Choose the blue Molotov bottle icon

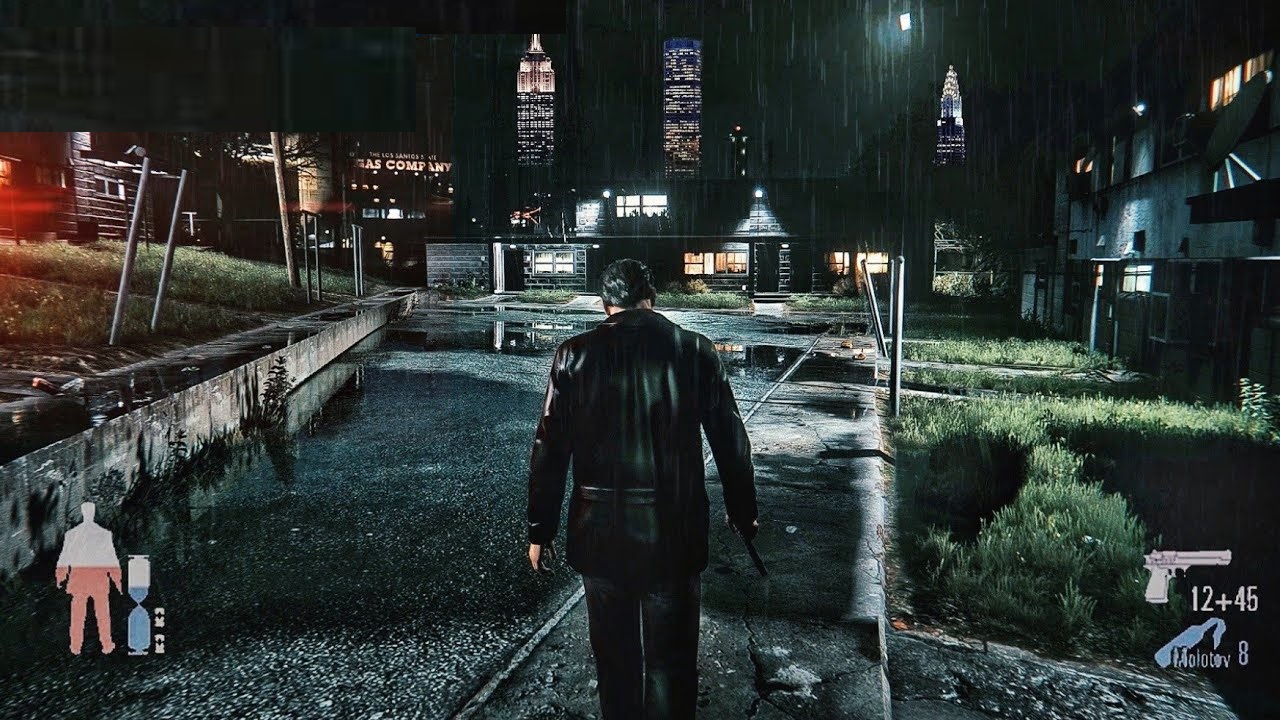(x=1190, y=643)
